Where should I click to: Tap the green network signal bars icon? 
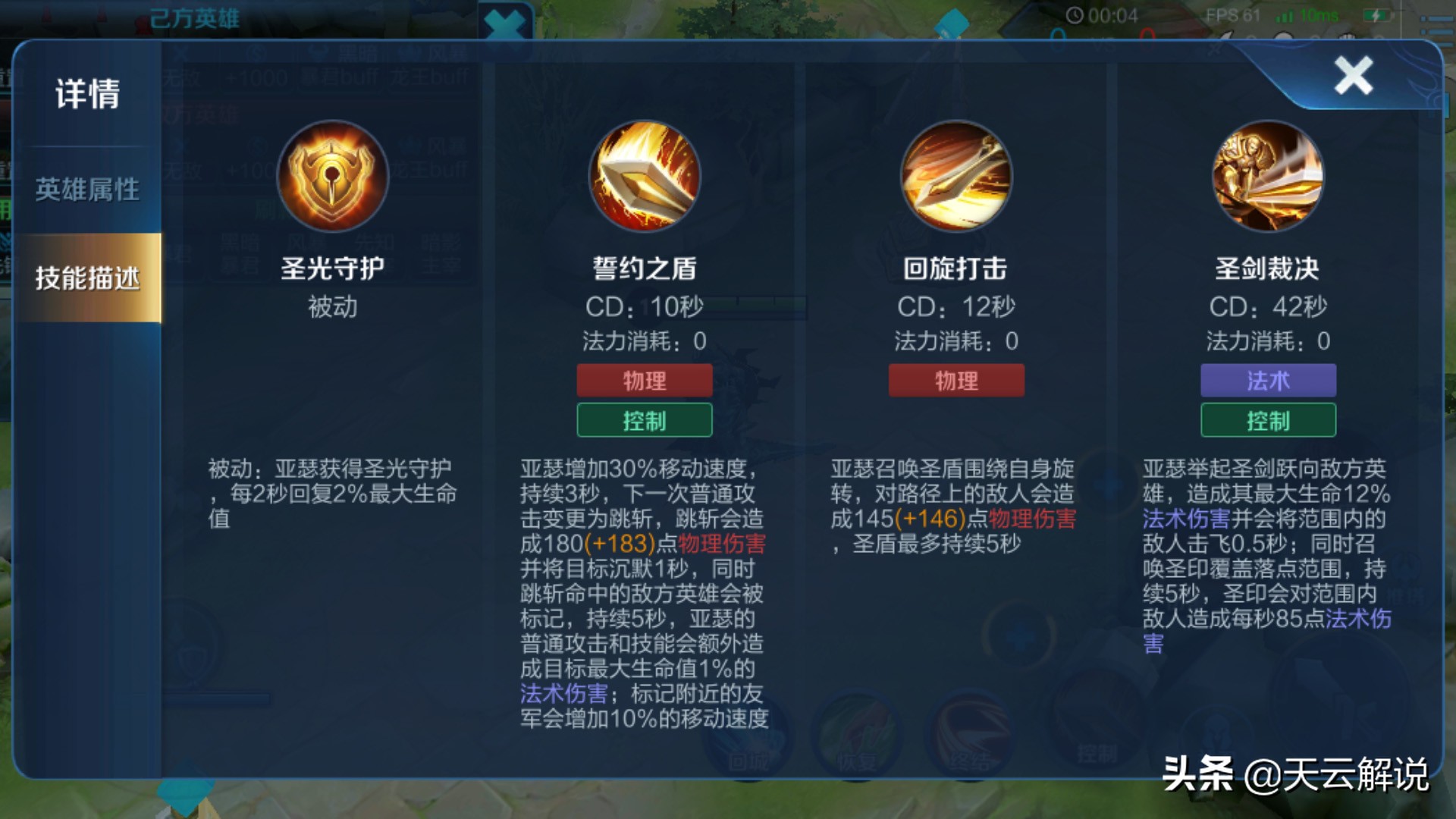pyautogui.click(x=1284, y=14)
